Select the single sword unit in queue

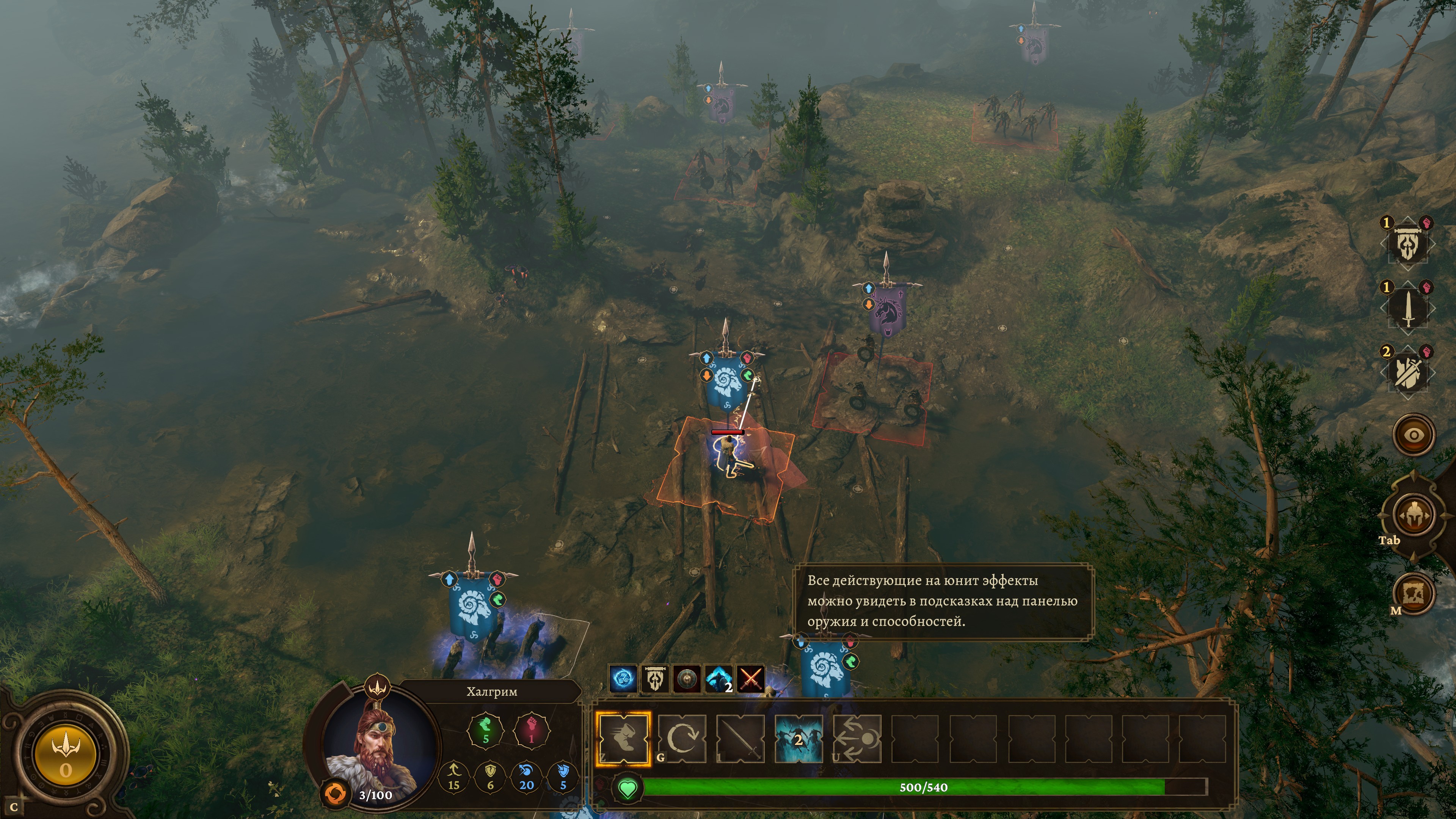1407,309
